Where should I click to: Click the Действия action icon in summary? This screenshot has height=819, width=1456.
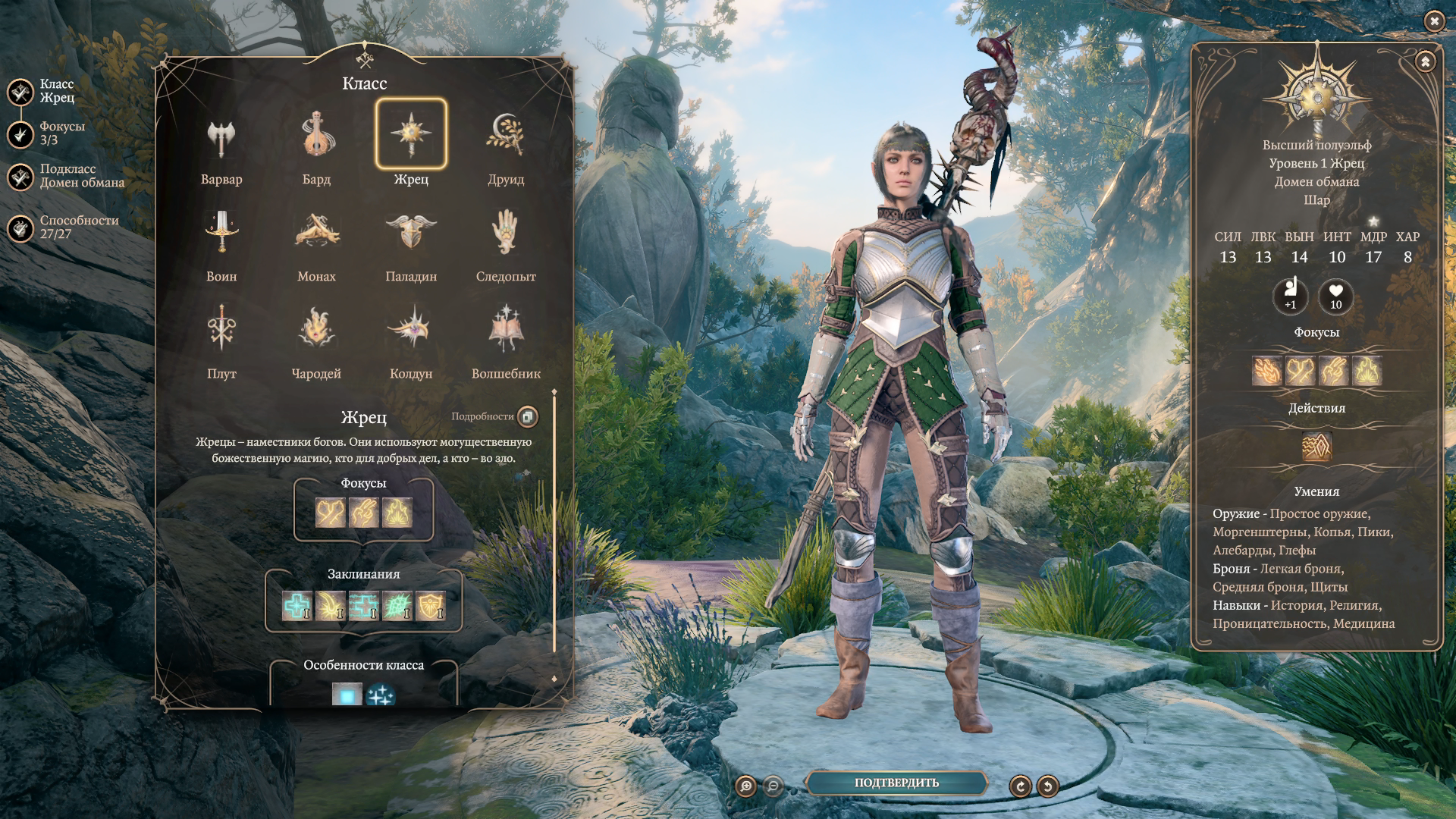coord(1316,447)
